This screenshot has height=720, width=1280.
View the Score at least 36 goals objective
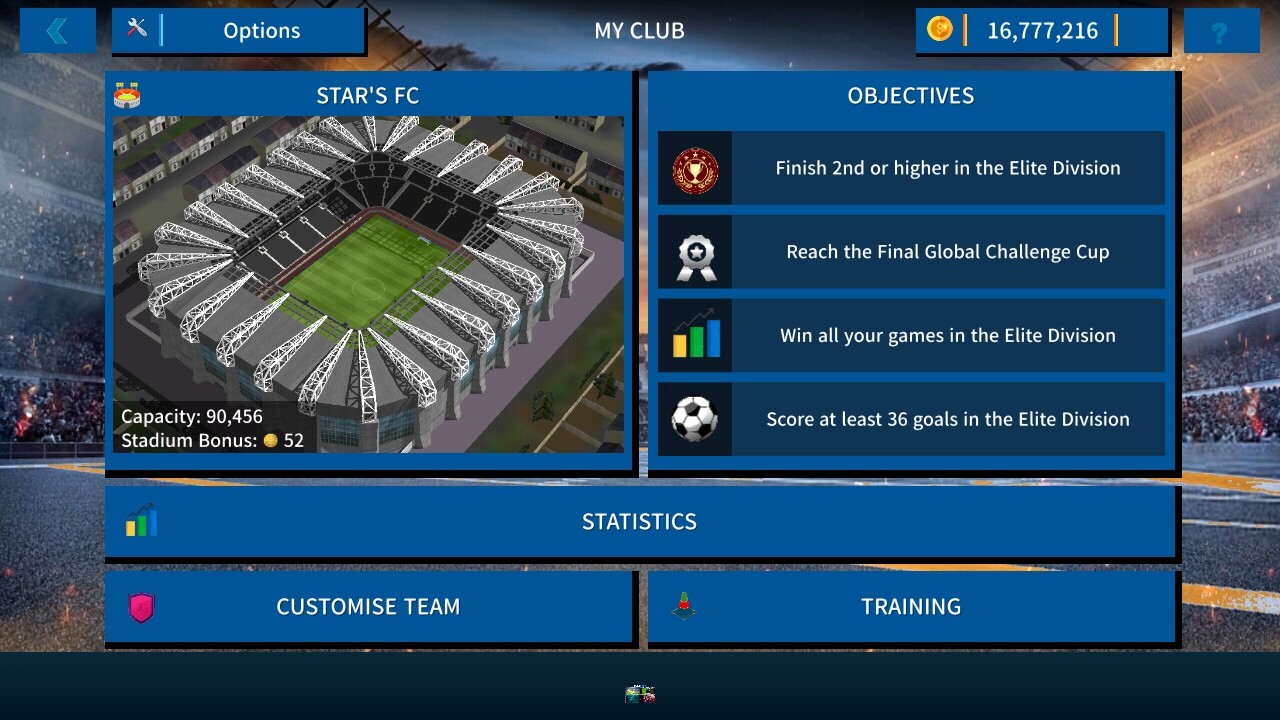[911, 420]
